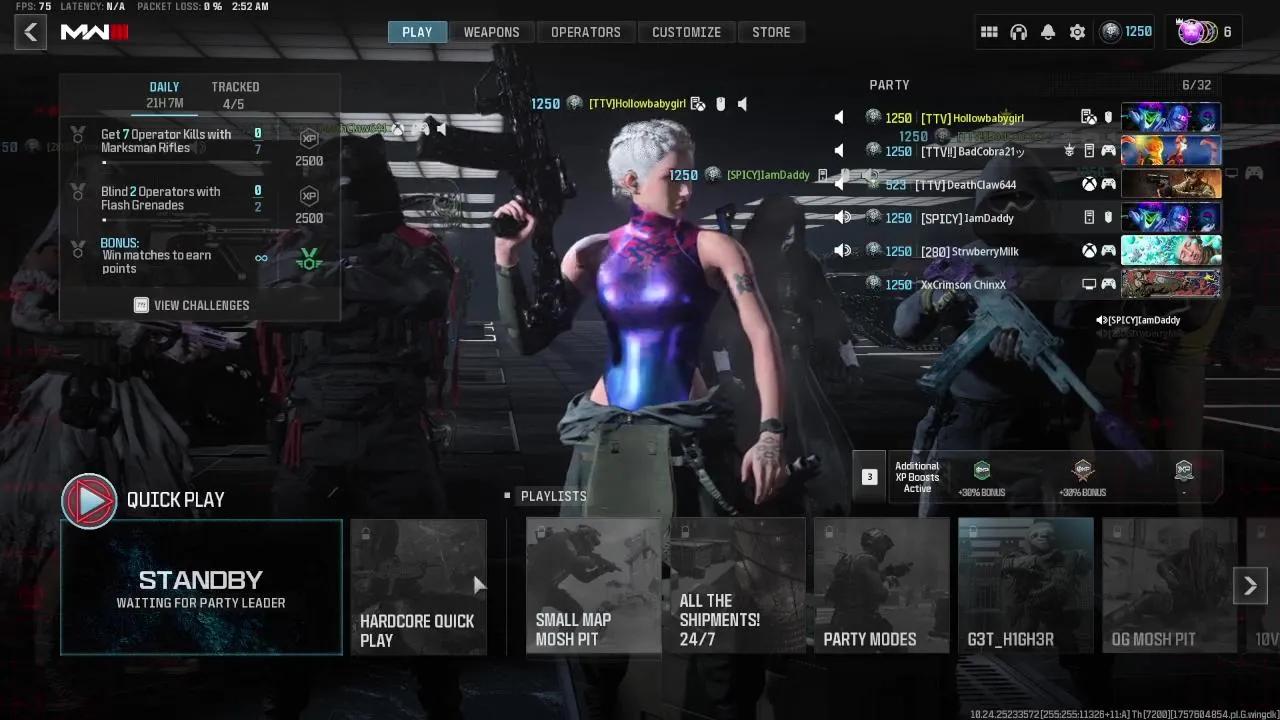Open the notifications bell

(1048, 31)
